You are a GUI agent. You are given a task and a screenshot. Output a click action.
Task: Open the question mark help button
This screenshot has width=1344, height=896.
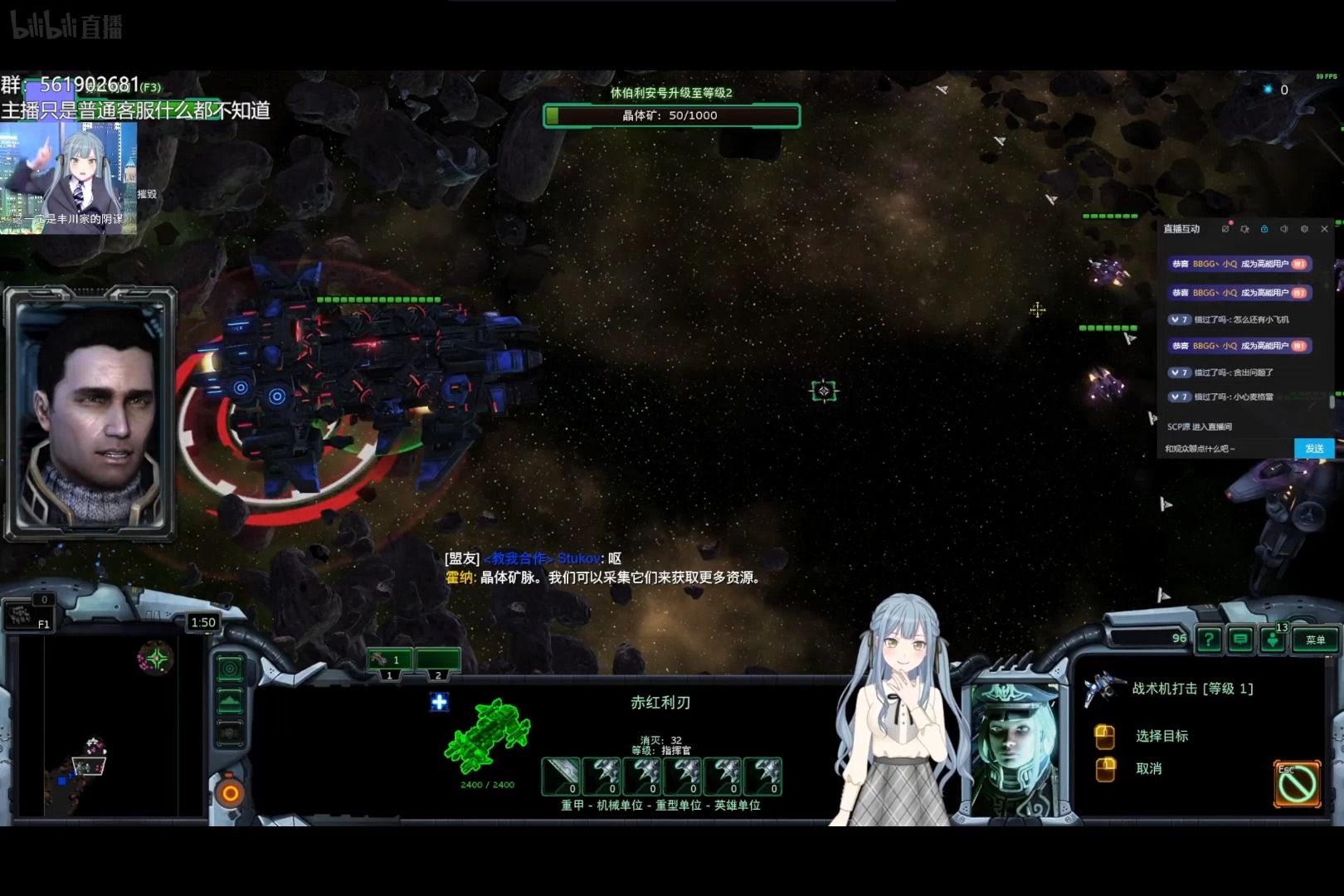[1209, 640]
